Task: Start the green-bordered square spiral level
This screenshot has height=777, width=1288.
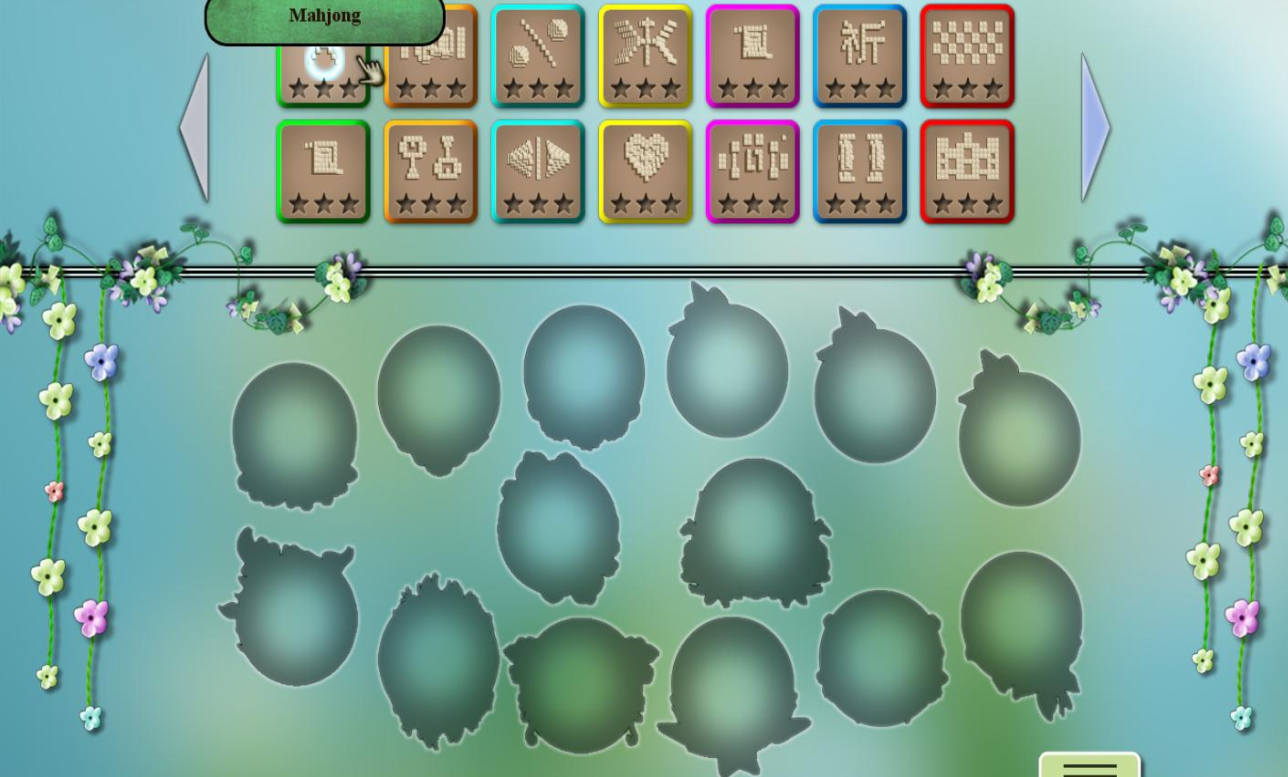Action: pos(323,171)
